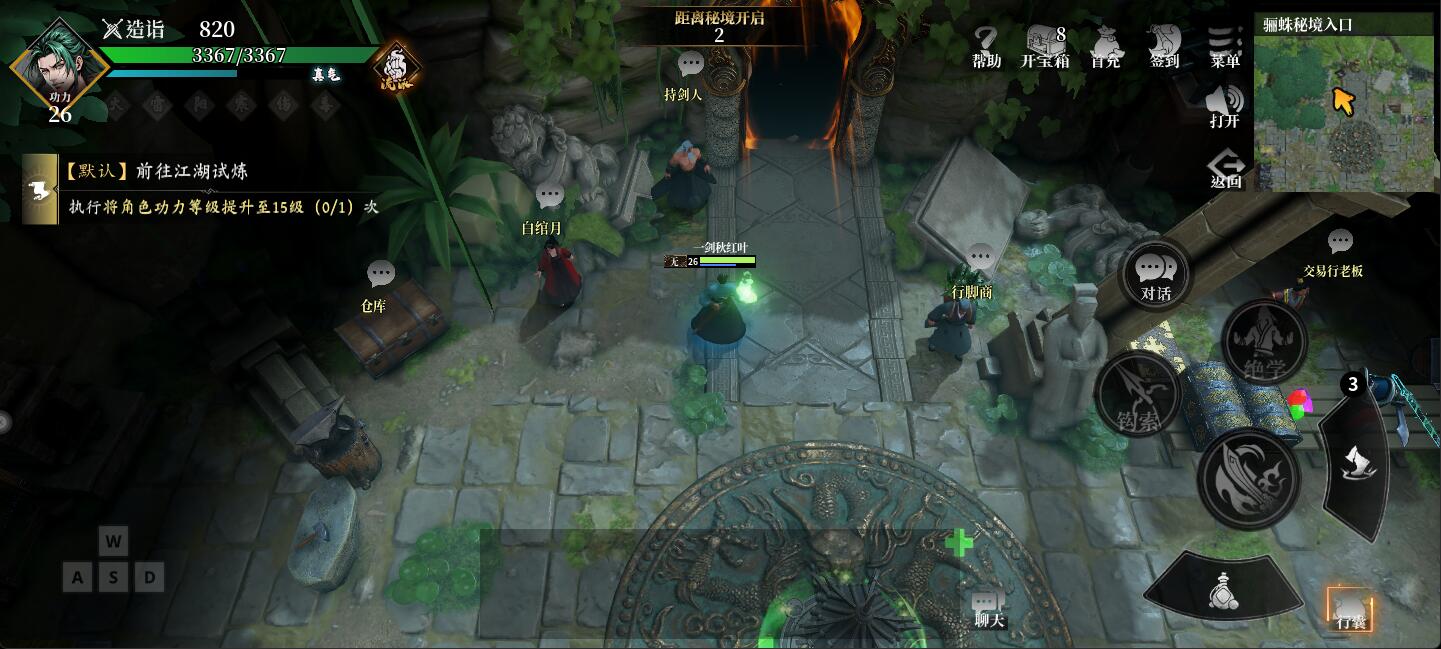Use the potion gourd button
Screen dimensions: 1441x649
[x=1222, y=590]
